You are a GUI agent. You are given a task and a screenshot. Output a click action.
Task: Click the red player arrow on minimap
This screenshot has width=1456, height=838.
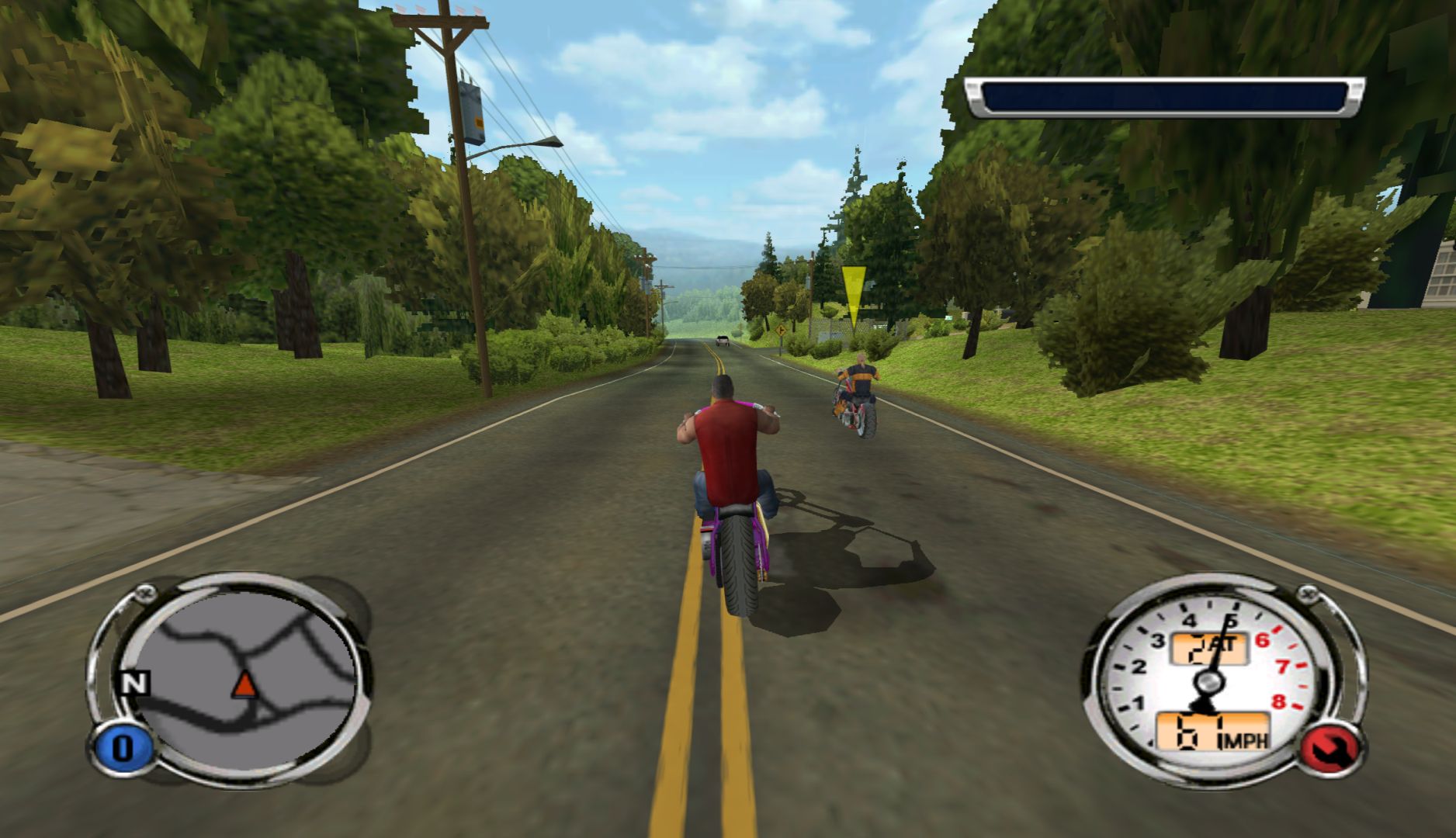(x=244, y=684)
